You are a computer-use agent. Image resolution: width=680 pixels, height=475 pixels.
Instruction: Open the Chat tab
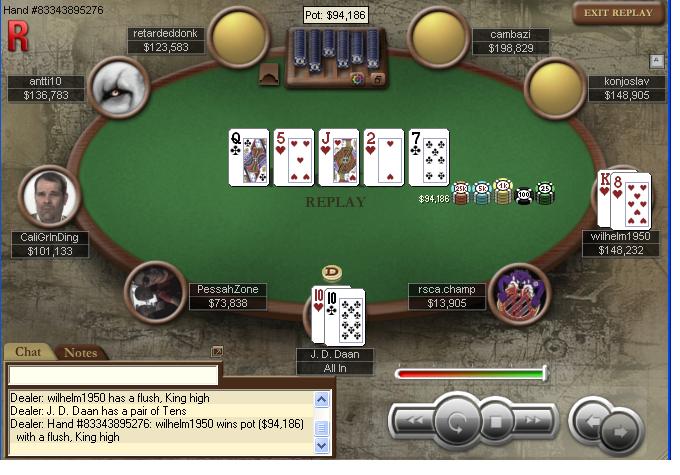28,352
